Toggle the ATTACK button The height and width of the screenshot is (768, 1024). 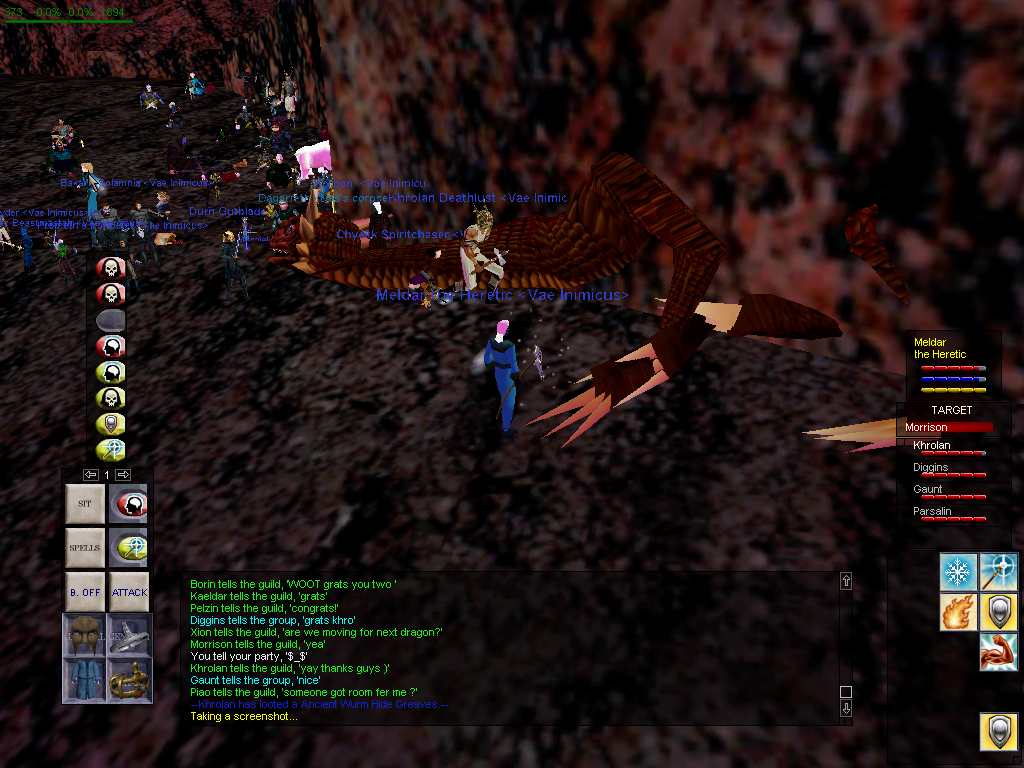coord(129,592)
